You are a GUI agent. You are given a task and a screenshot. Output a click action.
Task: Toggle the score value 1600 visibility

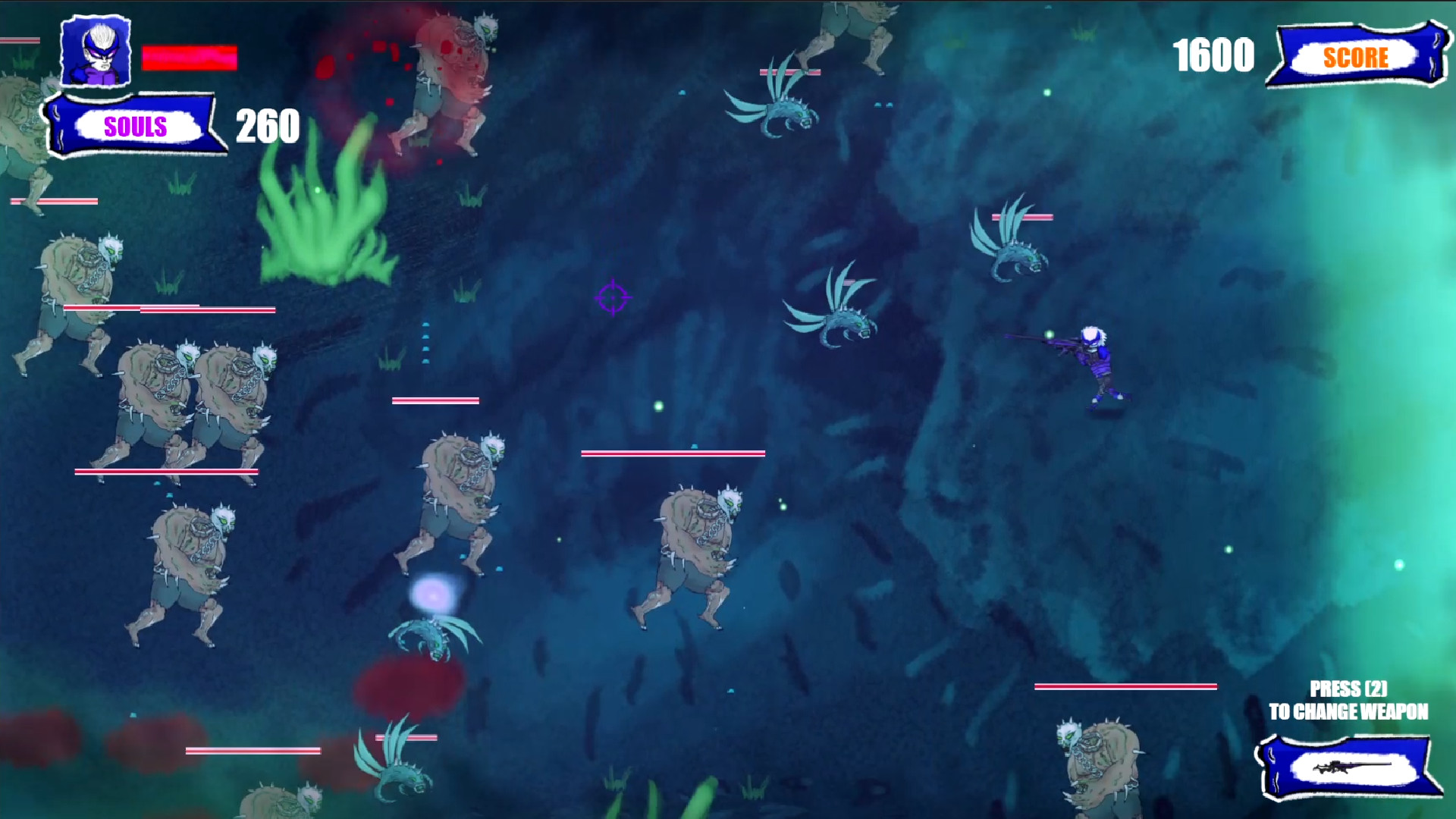(1215, 55)
